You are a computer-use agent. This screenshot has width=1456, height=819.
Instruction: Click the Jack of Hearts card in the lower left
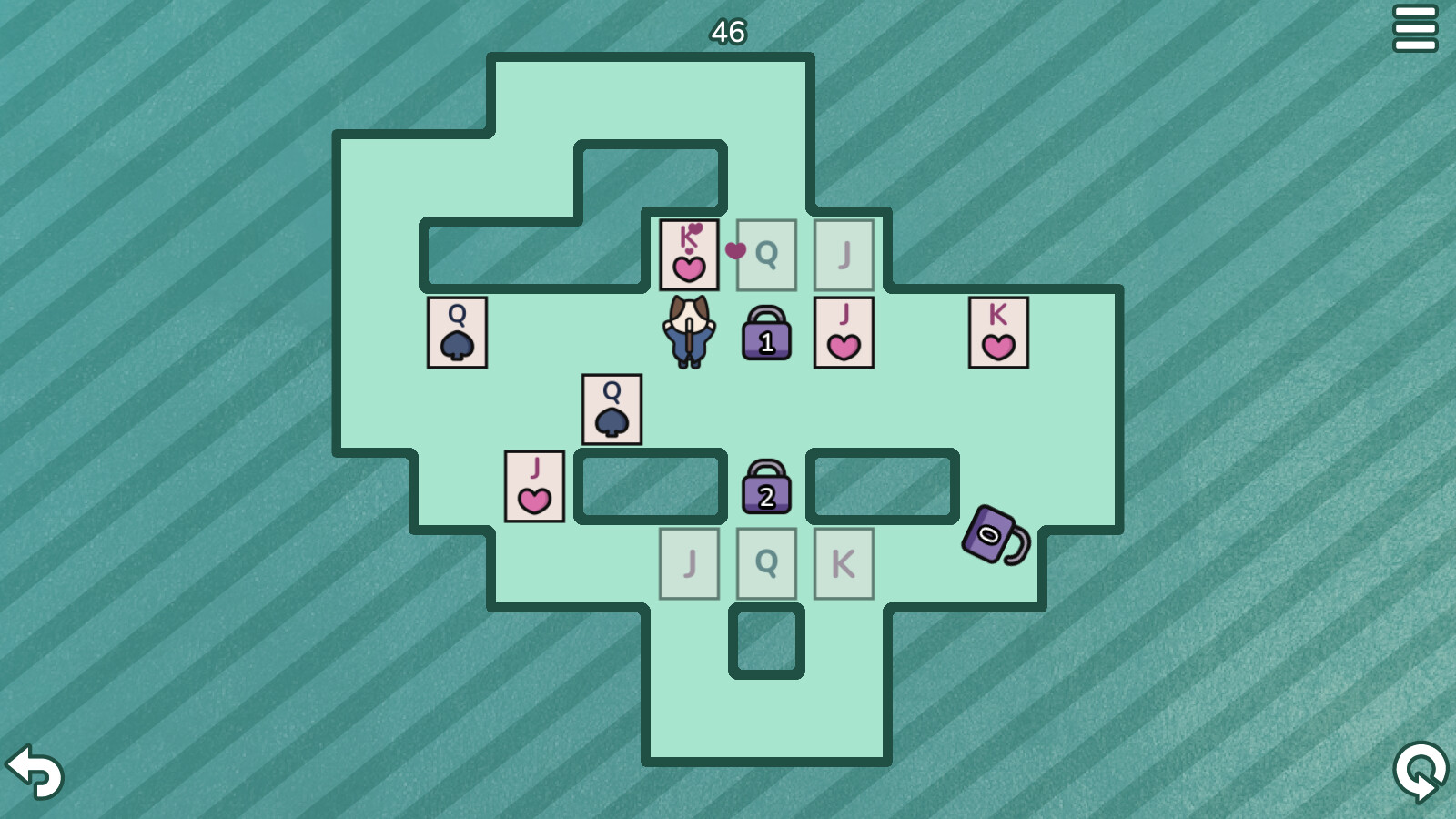(534, 487)
